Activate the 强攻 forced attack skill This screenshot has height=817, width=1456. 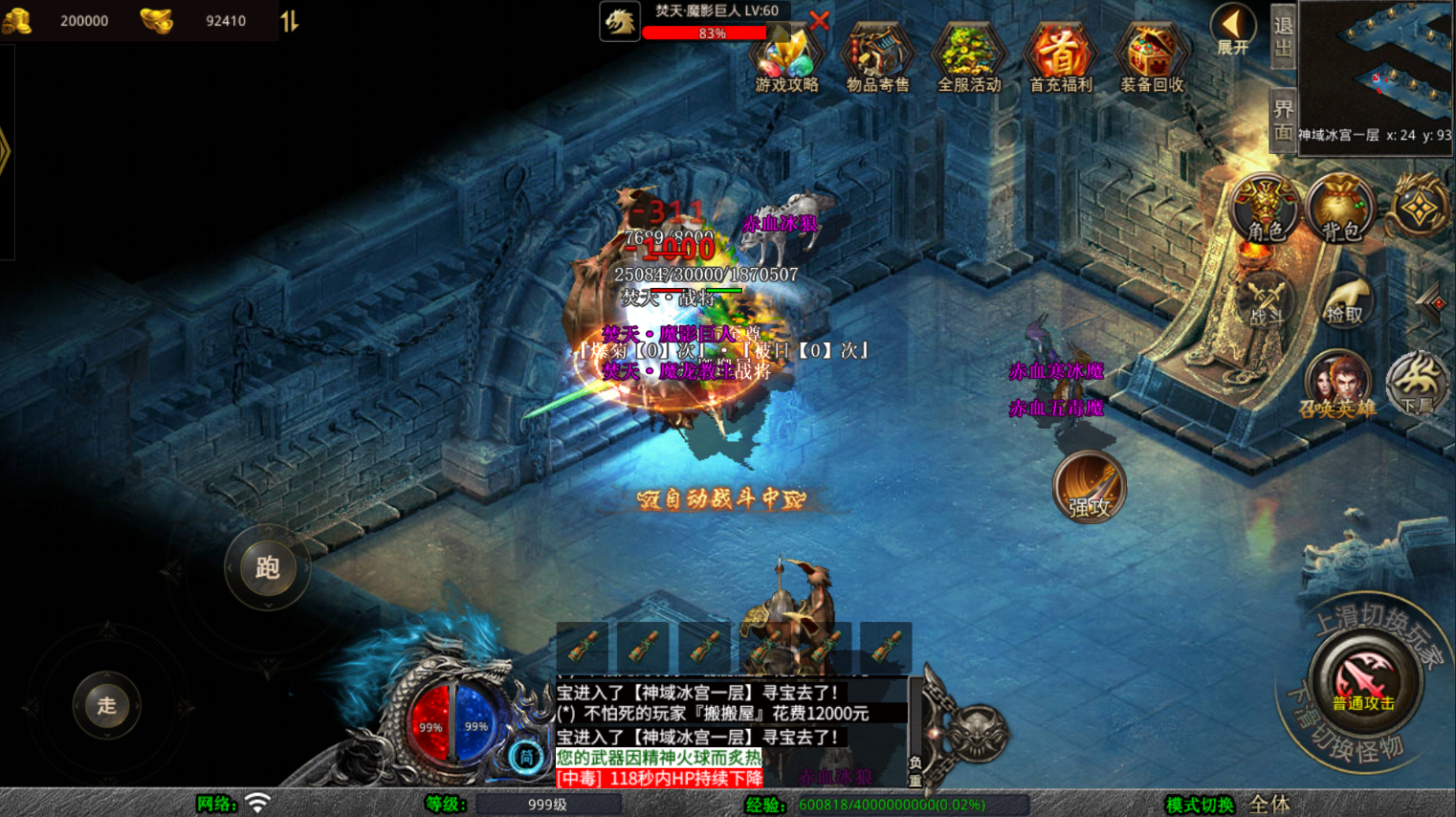pos(1089,488)
